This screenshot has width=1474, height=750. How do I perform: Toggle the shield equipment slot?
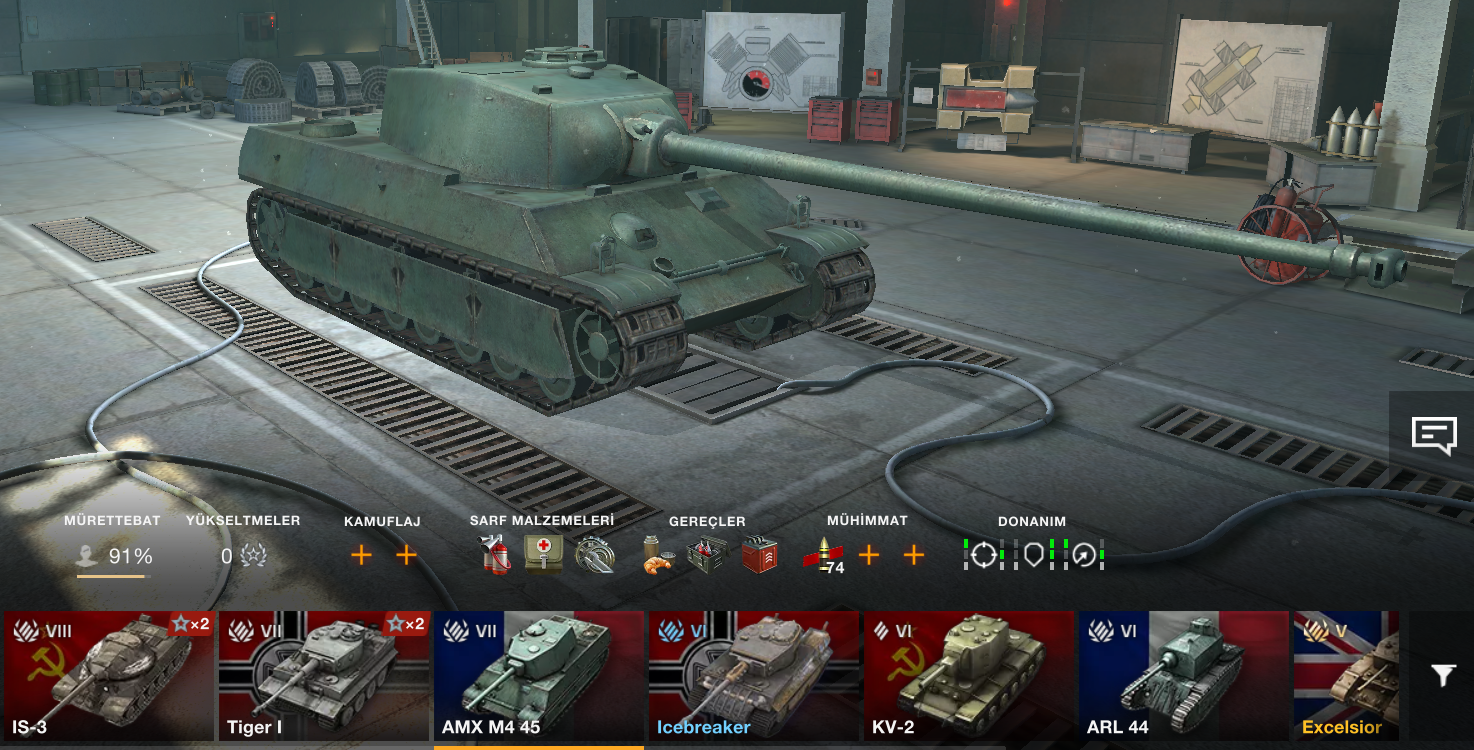(x=1036, y=557)
